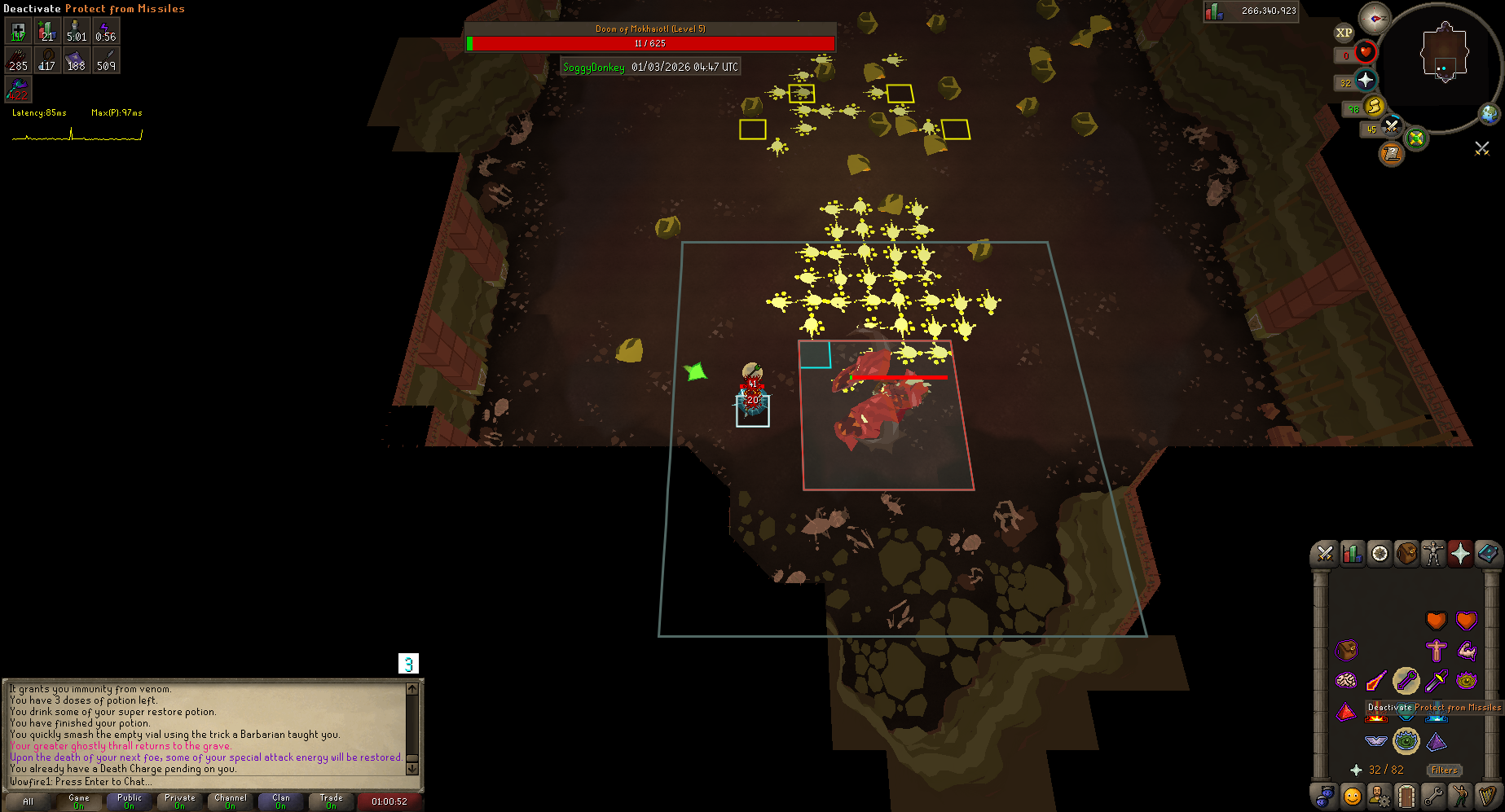Open the Worn Equipment tab

point(1433,554)
